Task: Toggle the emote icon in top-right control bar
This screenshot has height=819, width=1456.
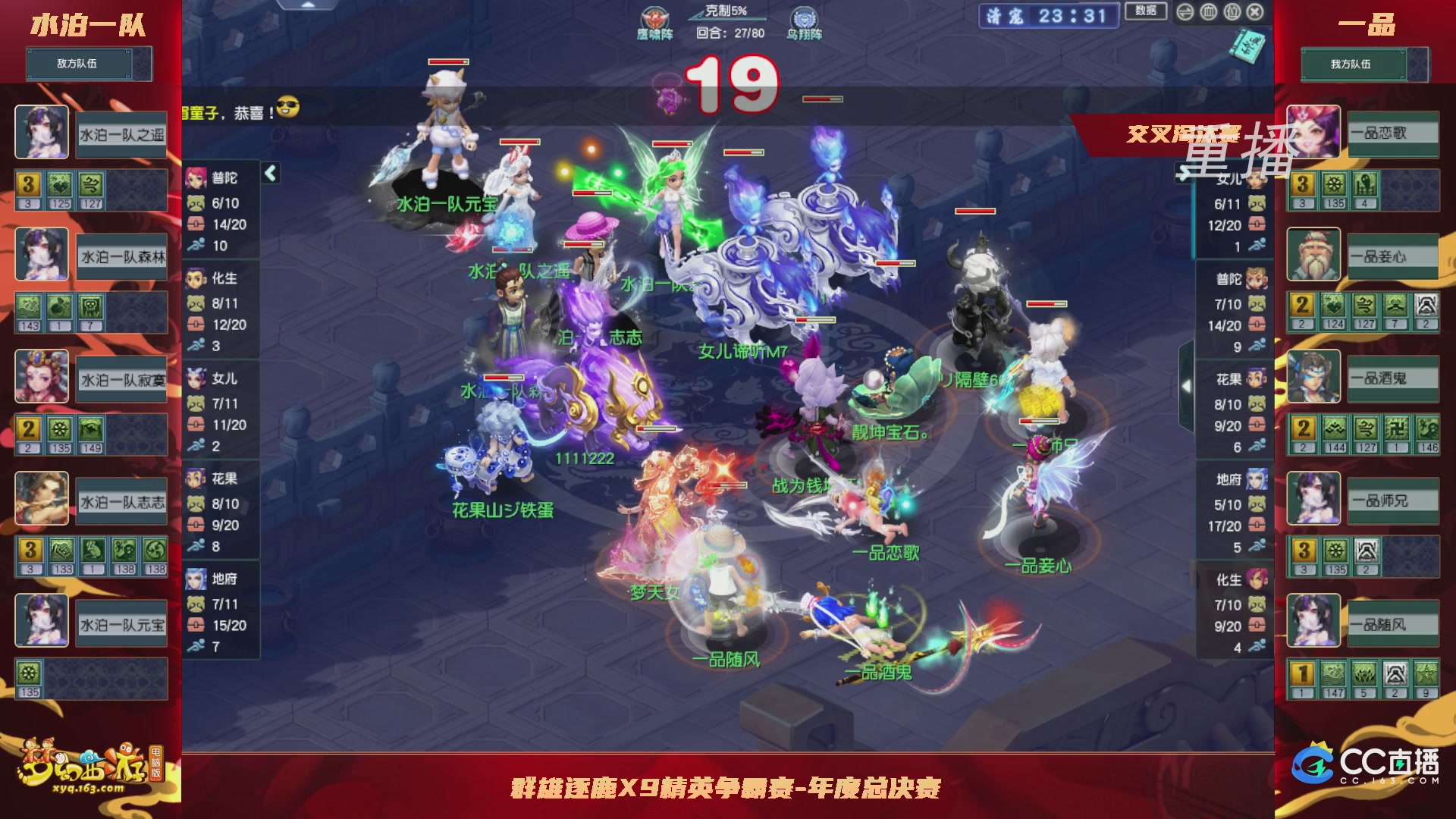Action: click(1185, 13)
